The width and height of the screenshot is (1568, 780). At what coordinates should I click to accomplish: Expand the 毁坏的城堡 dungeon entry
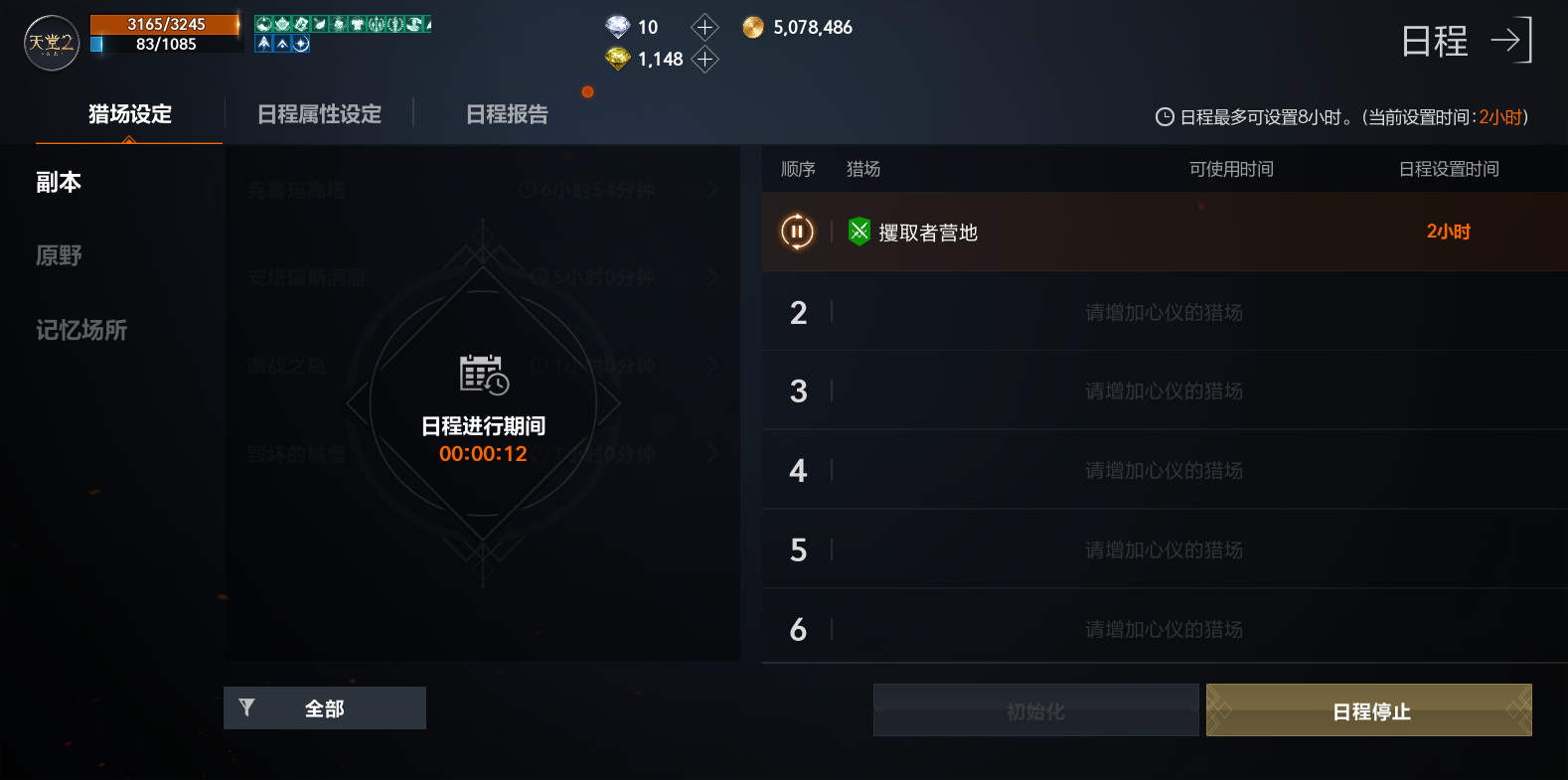[712, 453]
